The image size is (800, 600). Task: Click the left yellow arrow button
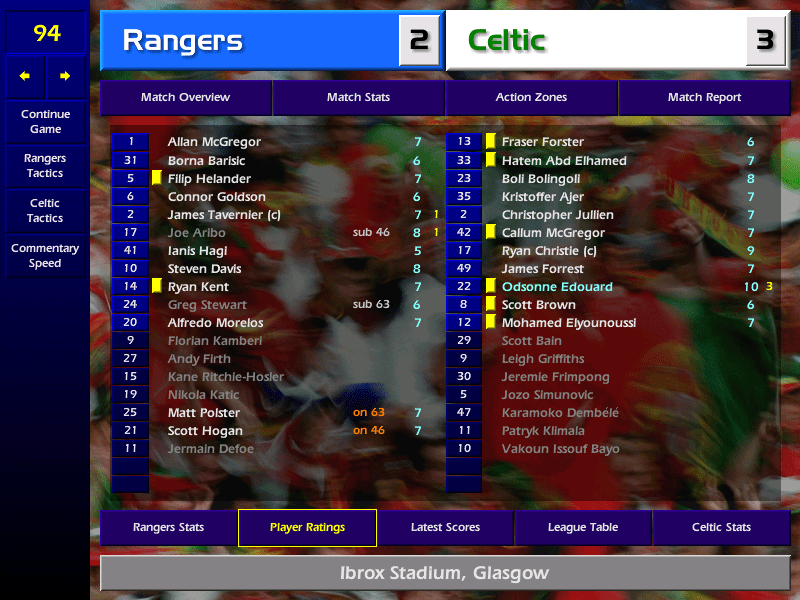(x=25, y=76)
